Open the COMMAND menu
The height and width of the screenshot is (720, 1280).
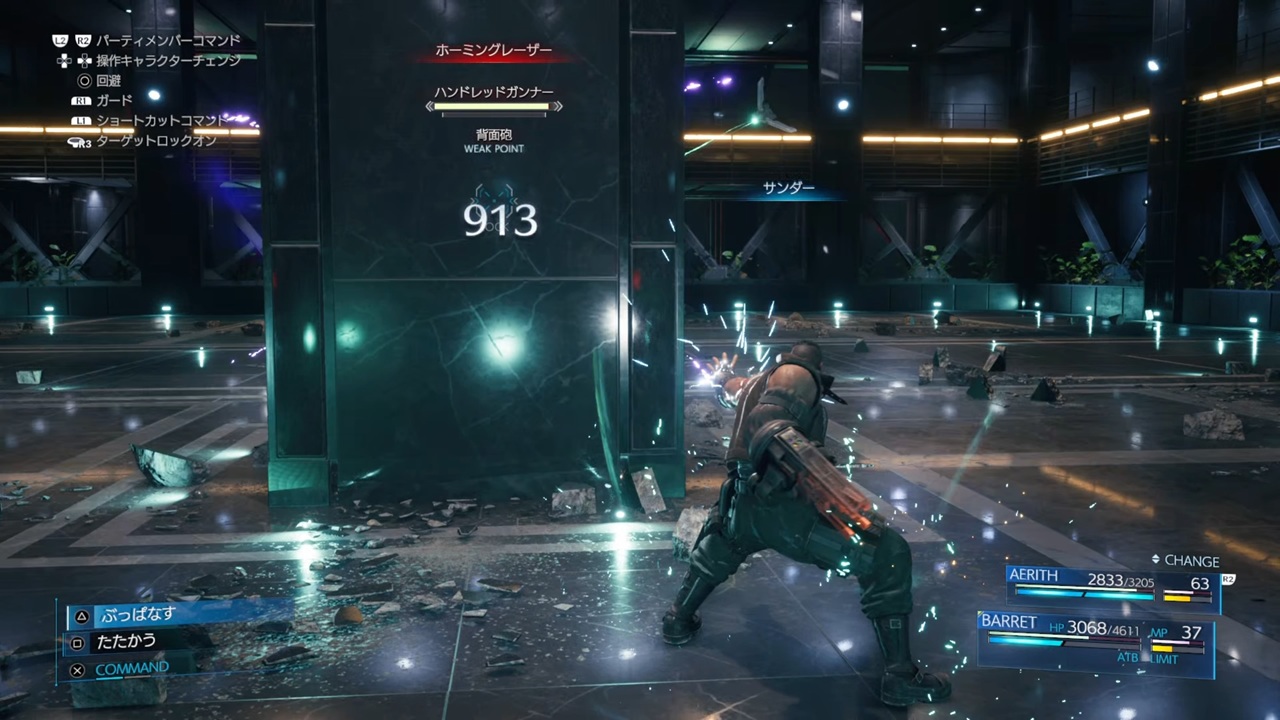tap(131, 668)
